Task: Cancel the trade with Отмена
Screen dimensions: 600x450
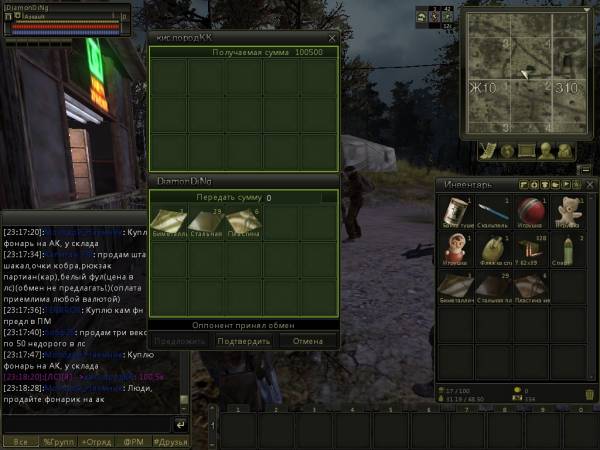Action: tap(307, 341)
